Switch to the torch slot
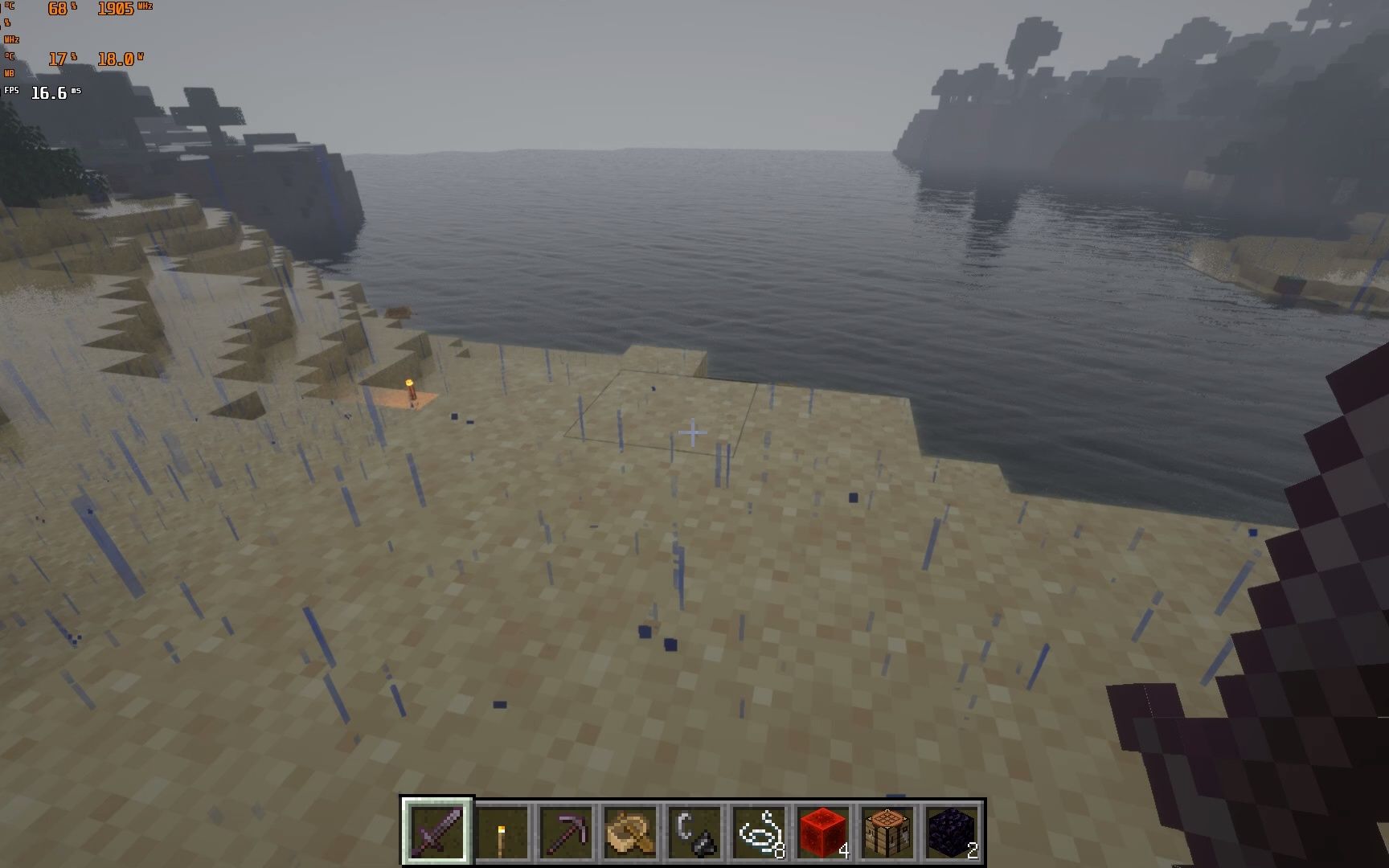The width and height of the screenshot is (1389, 868). [x=502, y=832]
